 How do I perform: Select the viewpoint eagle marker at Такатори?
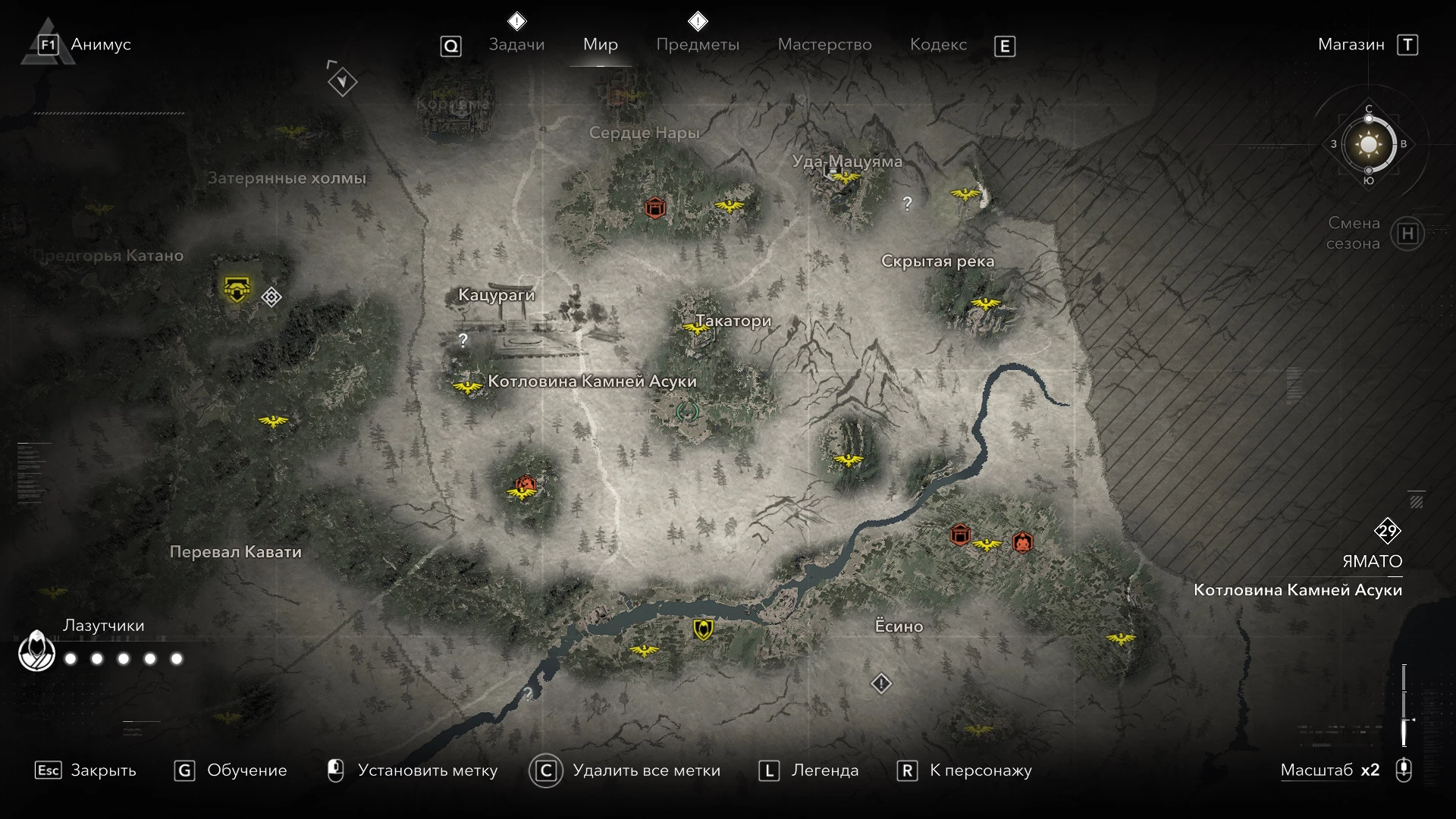pyautogui.click(x=695, y=328)
